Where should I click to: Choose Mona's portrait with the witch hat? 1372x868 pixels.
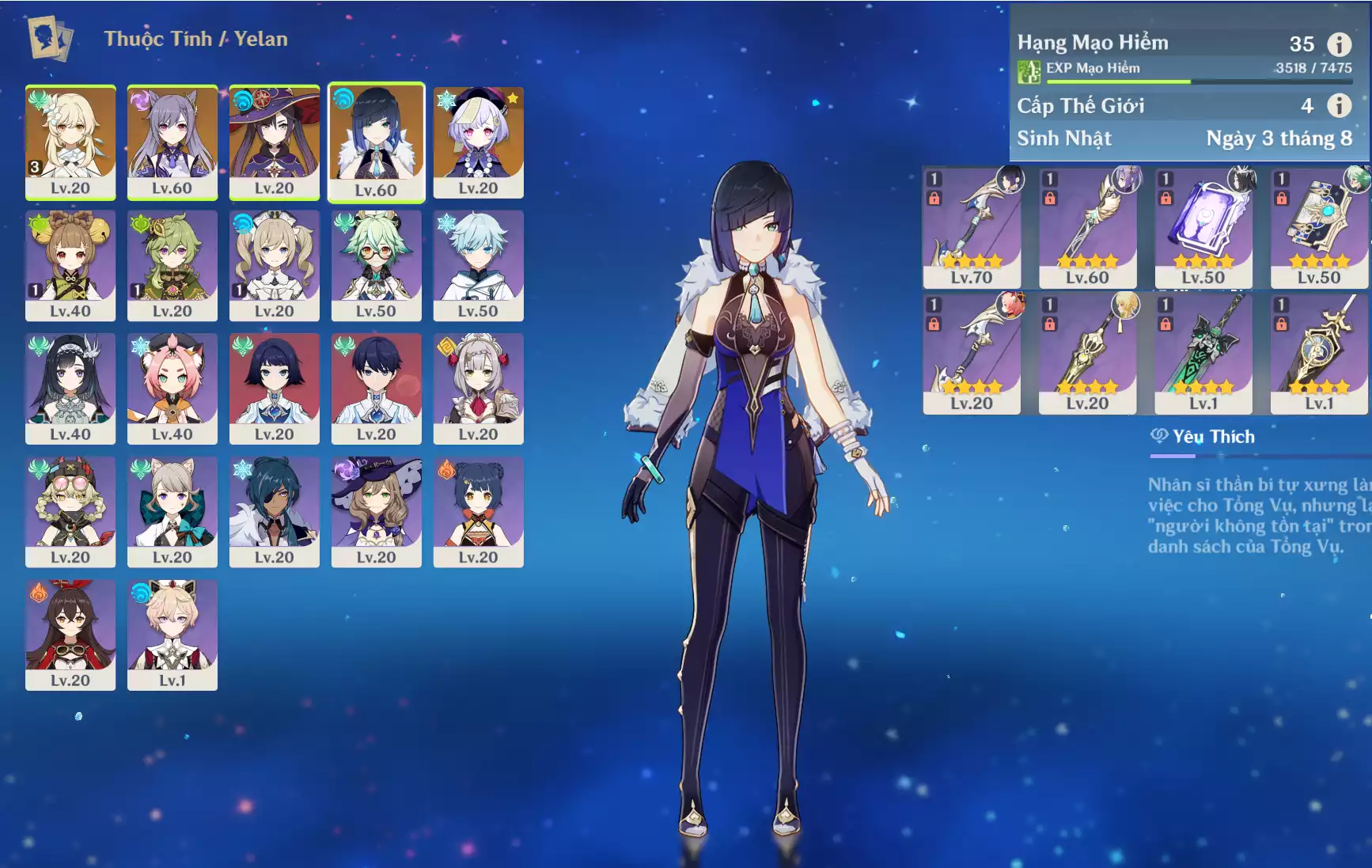[x=274, y=141]
